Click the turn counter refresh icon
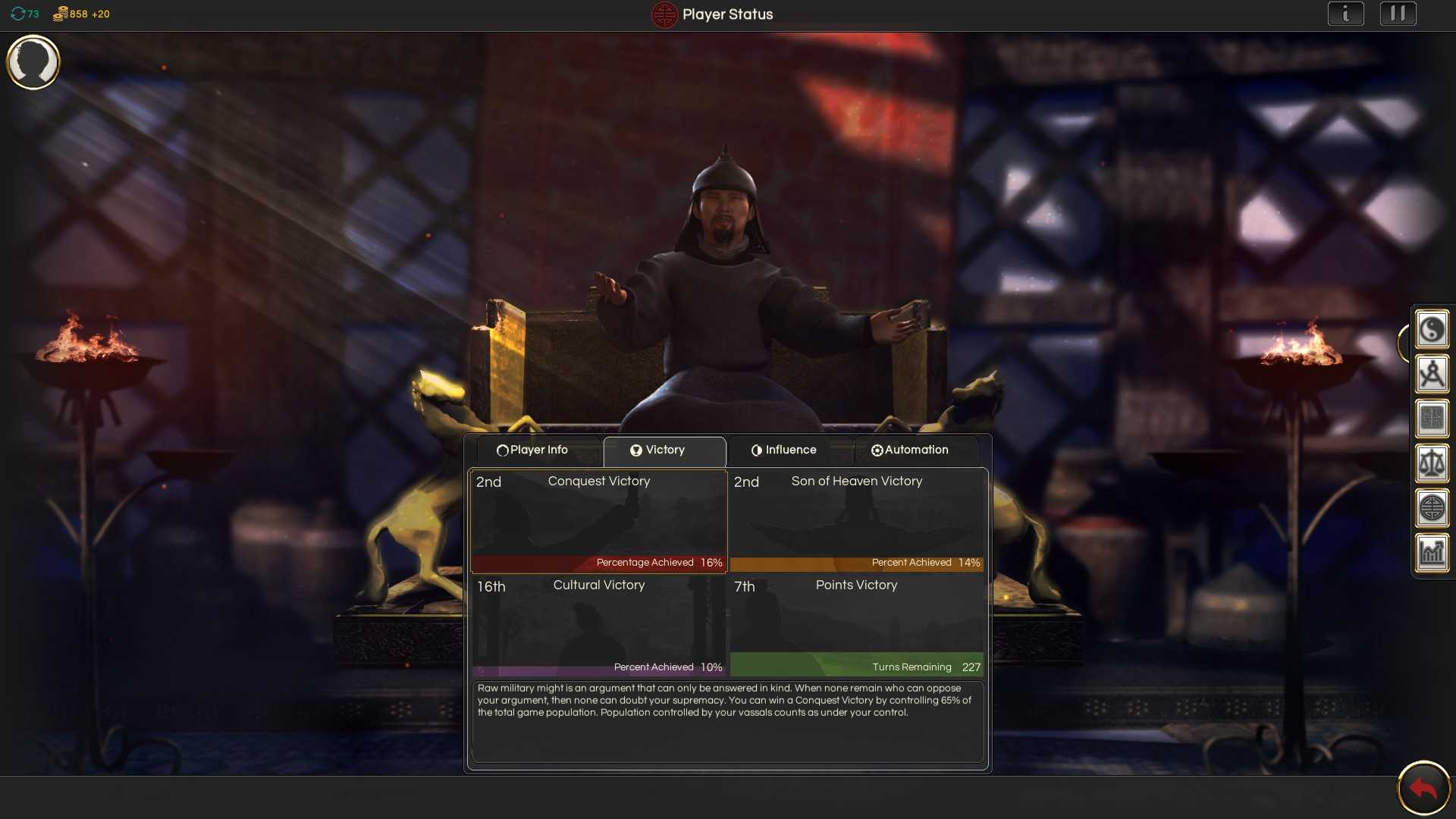1456x819 pixels. point(17,13)
